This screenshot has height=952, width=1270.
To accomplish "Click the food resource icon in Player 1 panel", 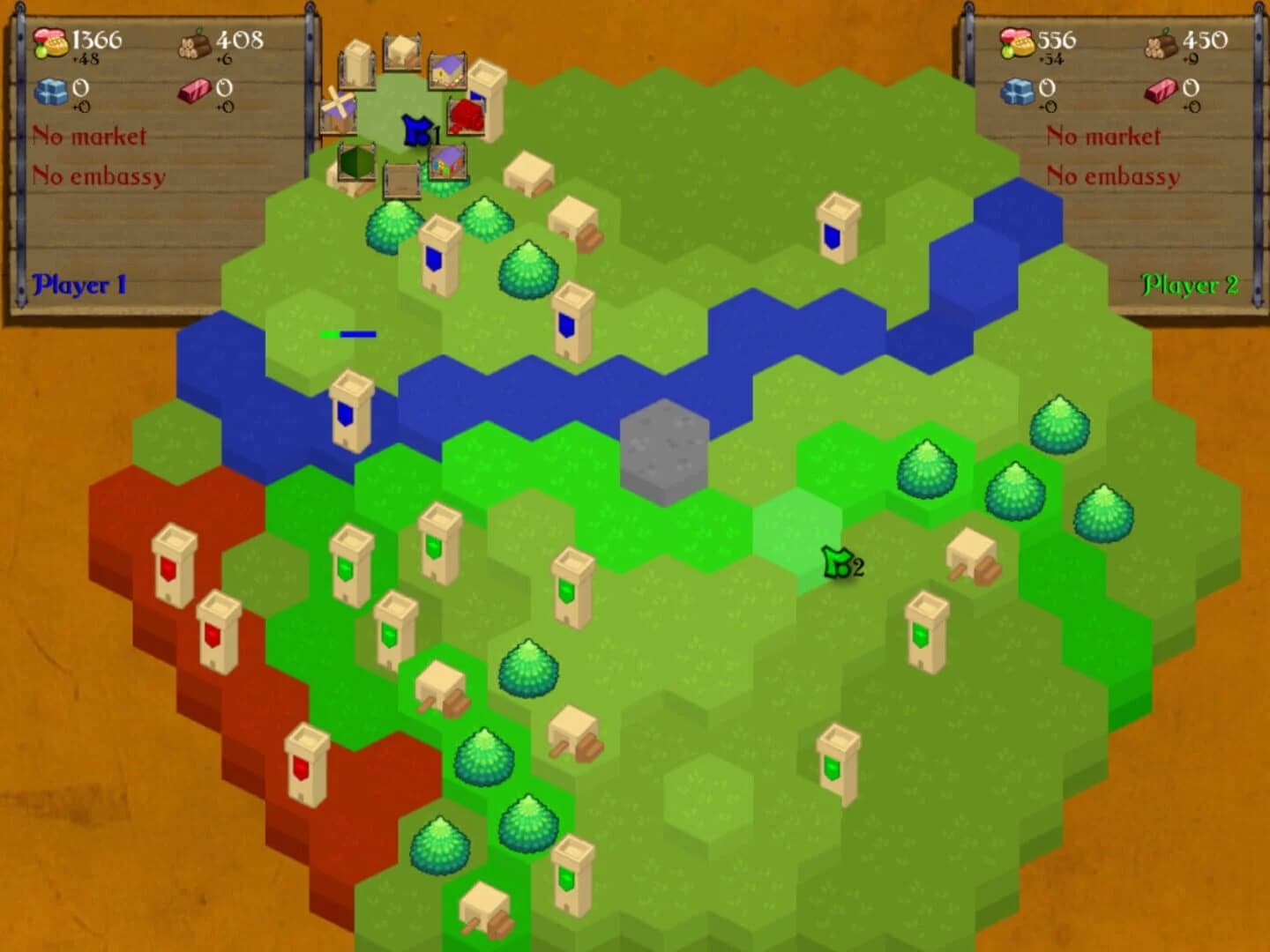I will point(49,42).
